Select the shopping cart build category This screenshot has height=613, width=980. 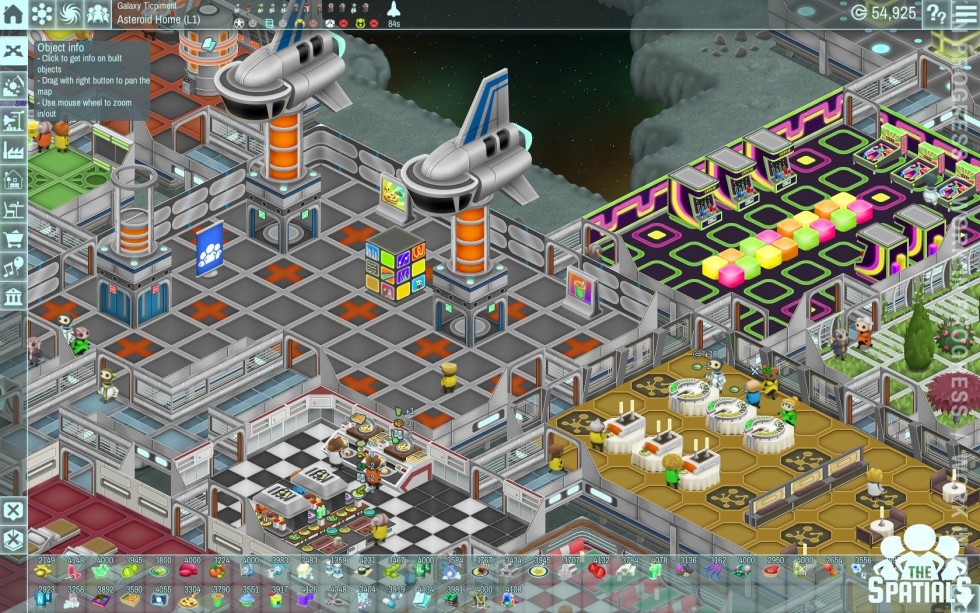[x=13, y=239]
